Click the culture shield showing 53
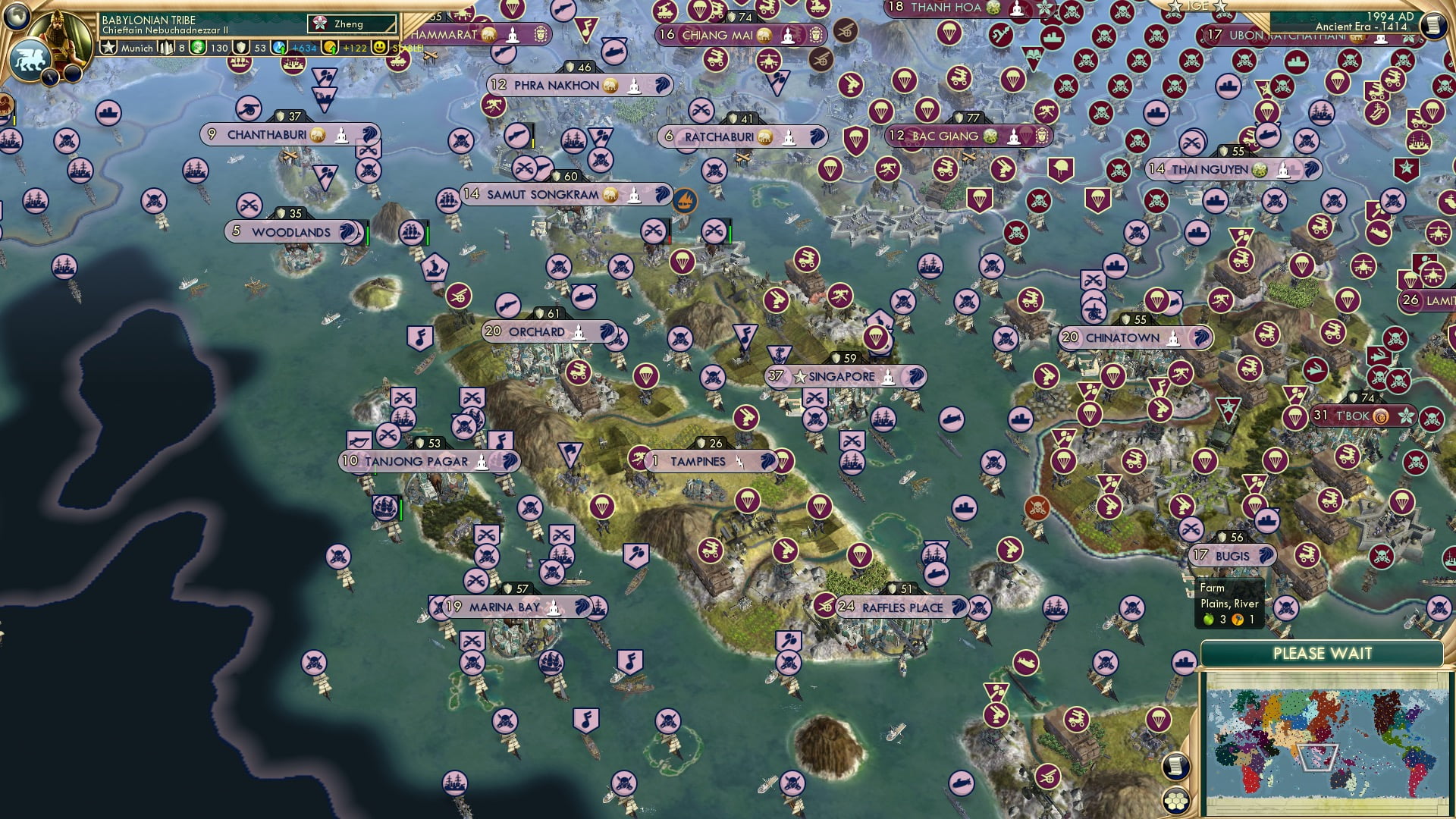The width and height of the screenshot is (1456, 819). point(241,47)
